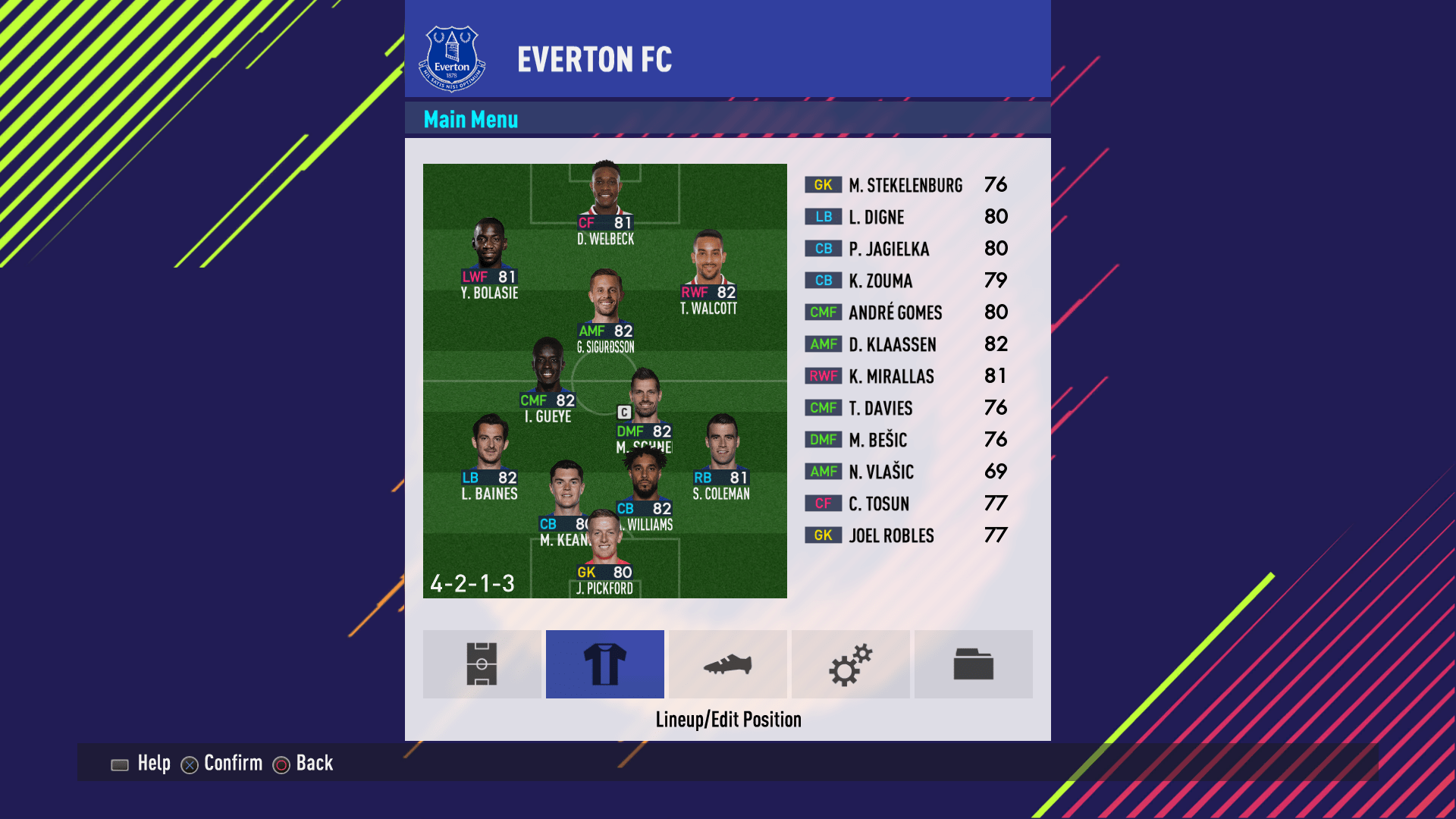This screenshot has height=819, width=1456.
Task: Select Y. Bolasie at left wing forward
Action: pyautogui.click(x=490, y=258)
